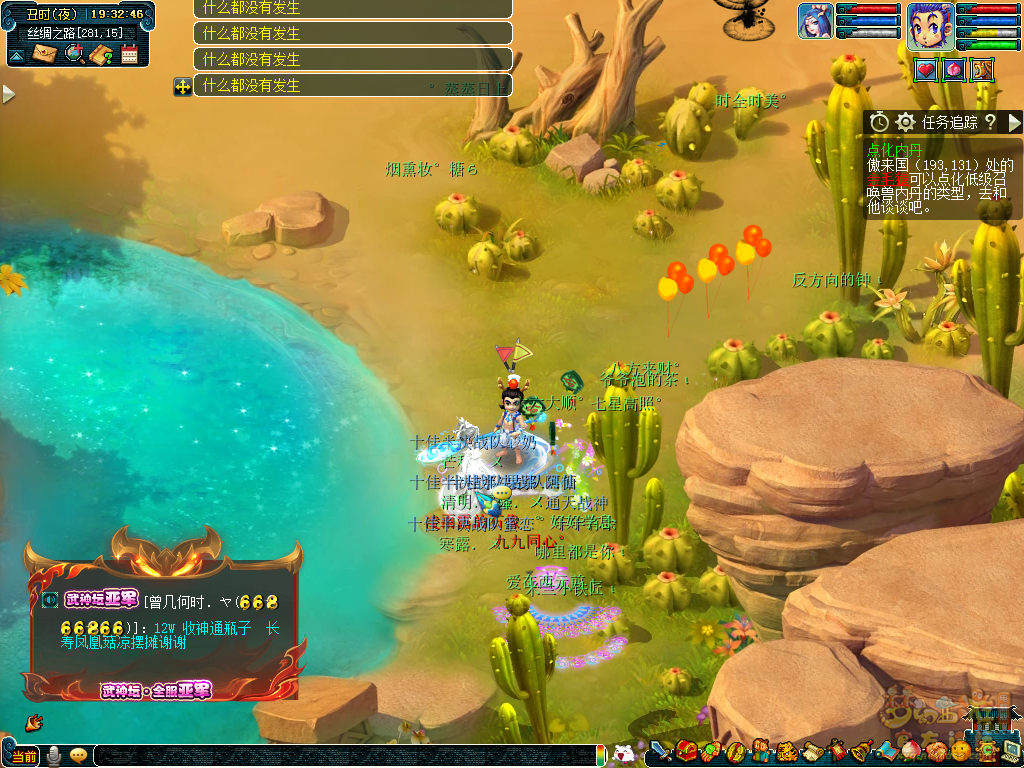Open the quest tracker timer icon

point(879,122)
